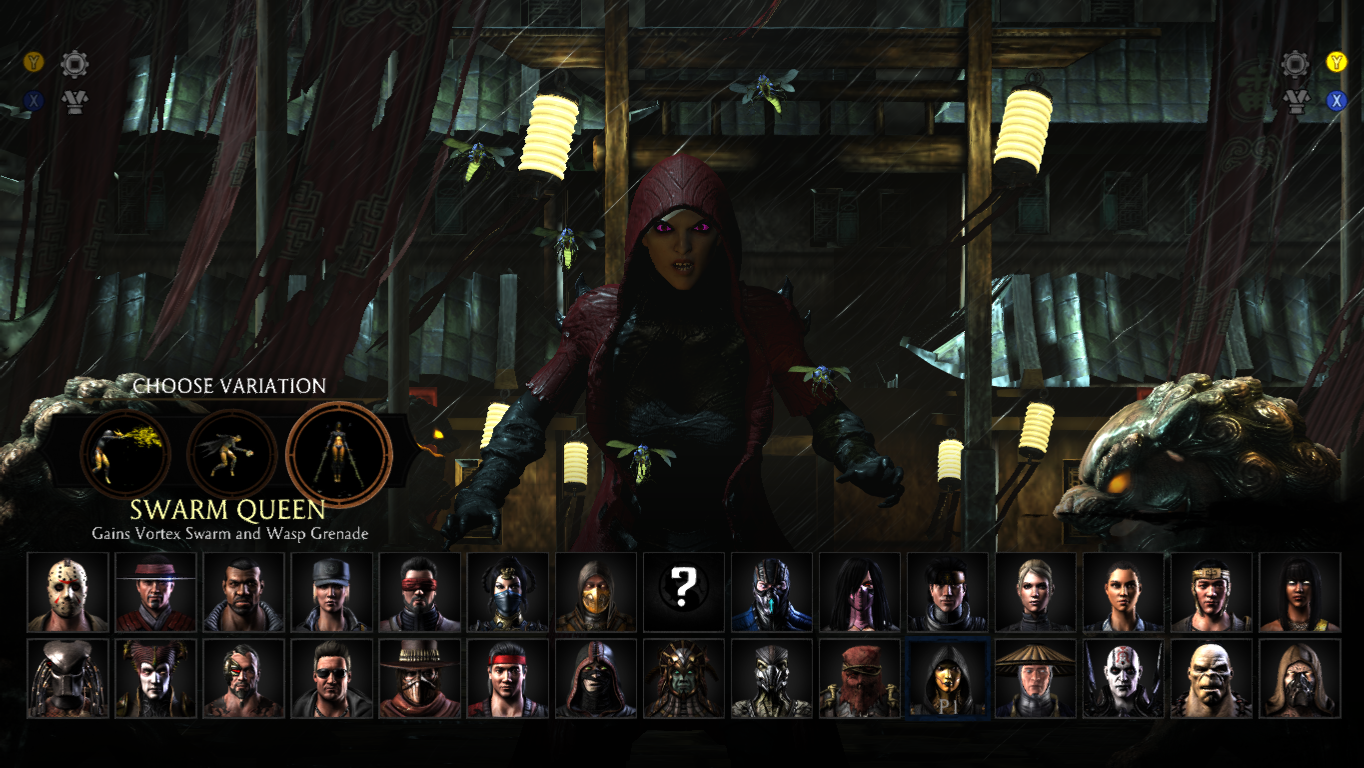Select Erron Black in the cowboy hat
This screenshot has width=1364, height=768.
(x=420, y=679)
